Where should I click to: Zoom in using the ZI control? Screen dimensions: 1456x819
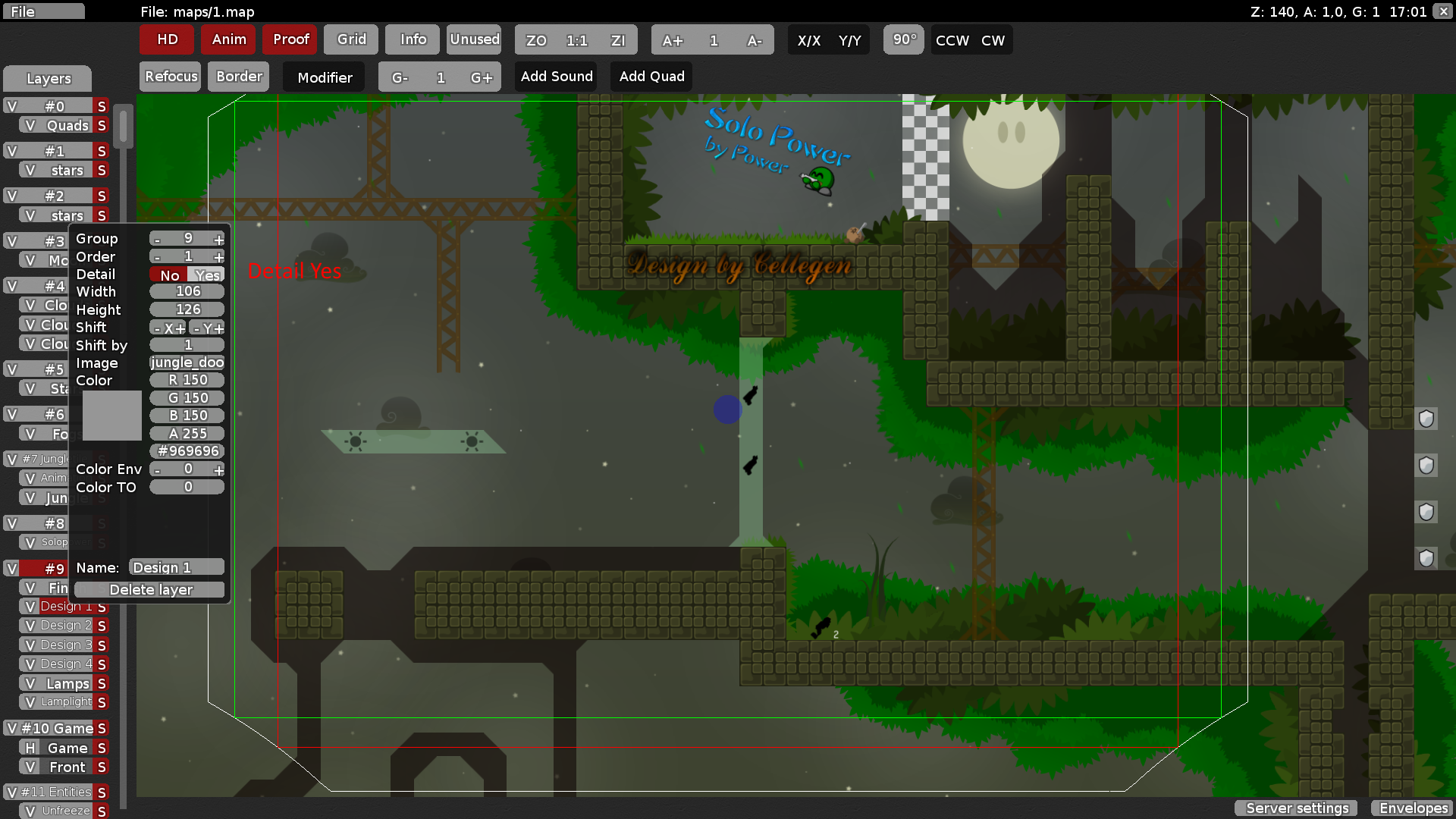(x=619, y=40)
